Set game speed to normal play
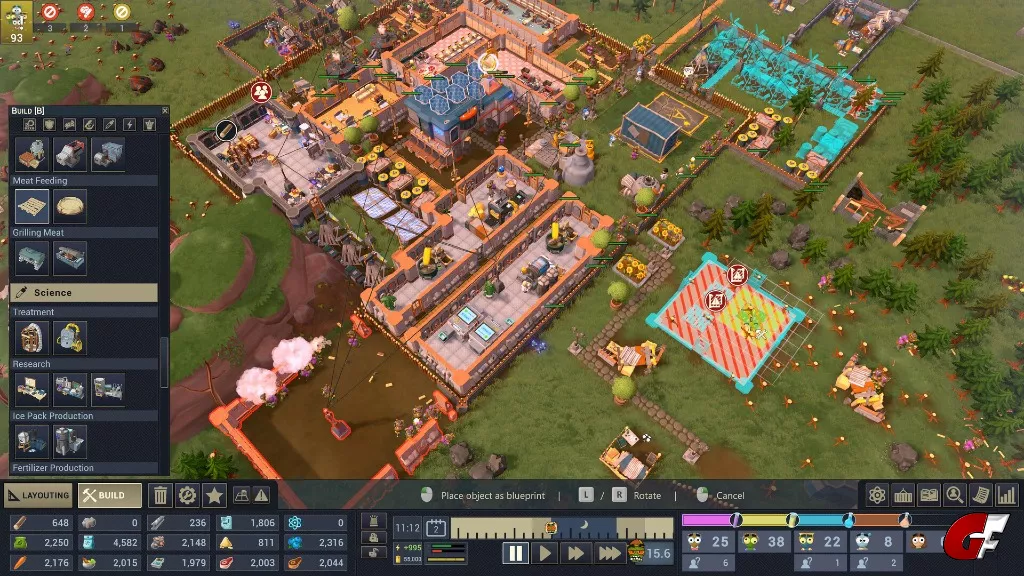 [546, 553]
